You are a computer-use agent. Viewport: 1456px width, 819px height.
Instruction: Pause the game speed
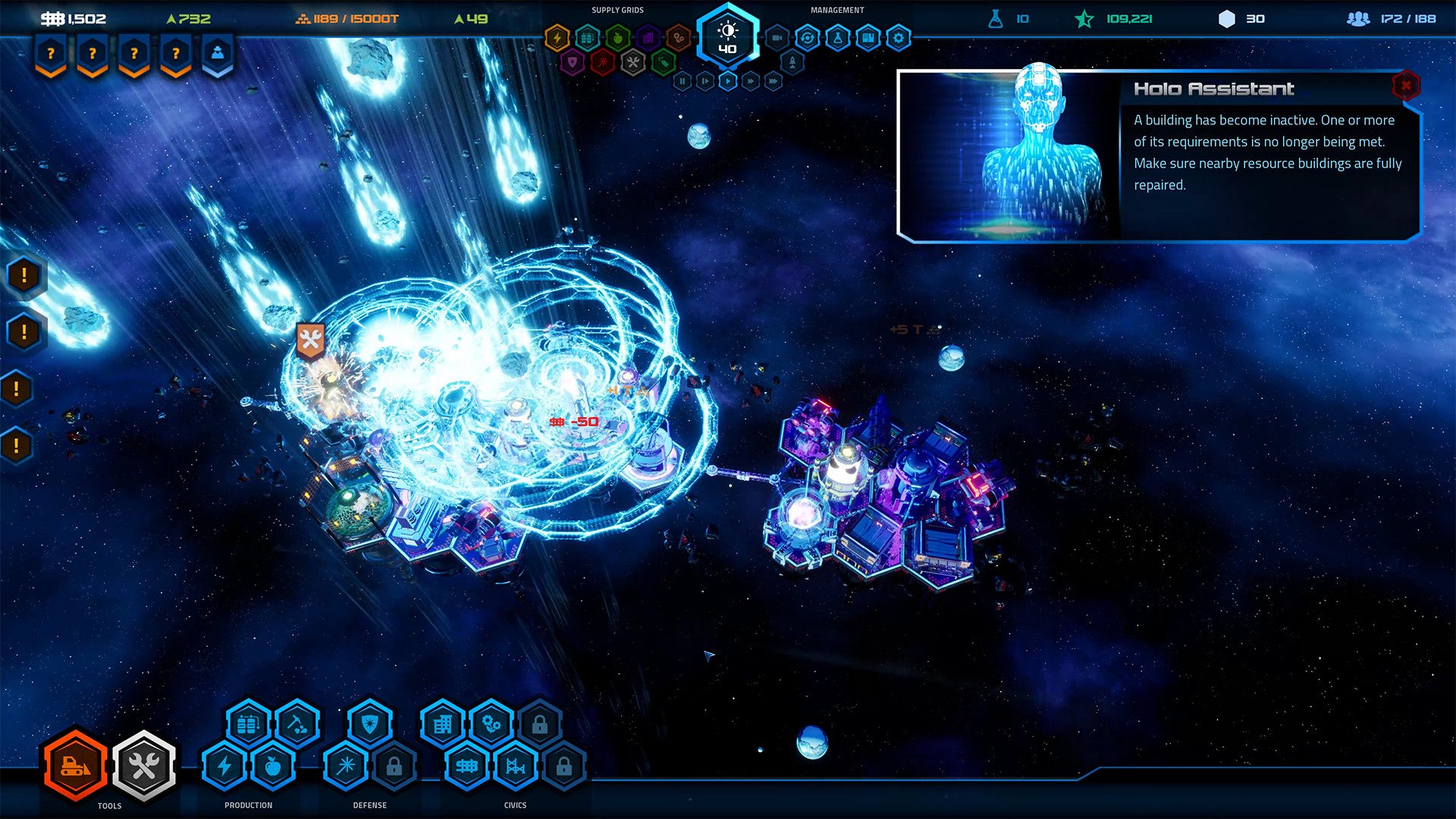click(682, 80)
